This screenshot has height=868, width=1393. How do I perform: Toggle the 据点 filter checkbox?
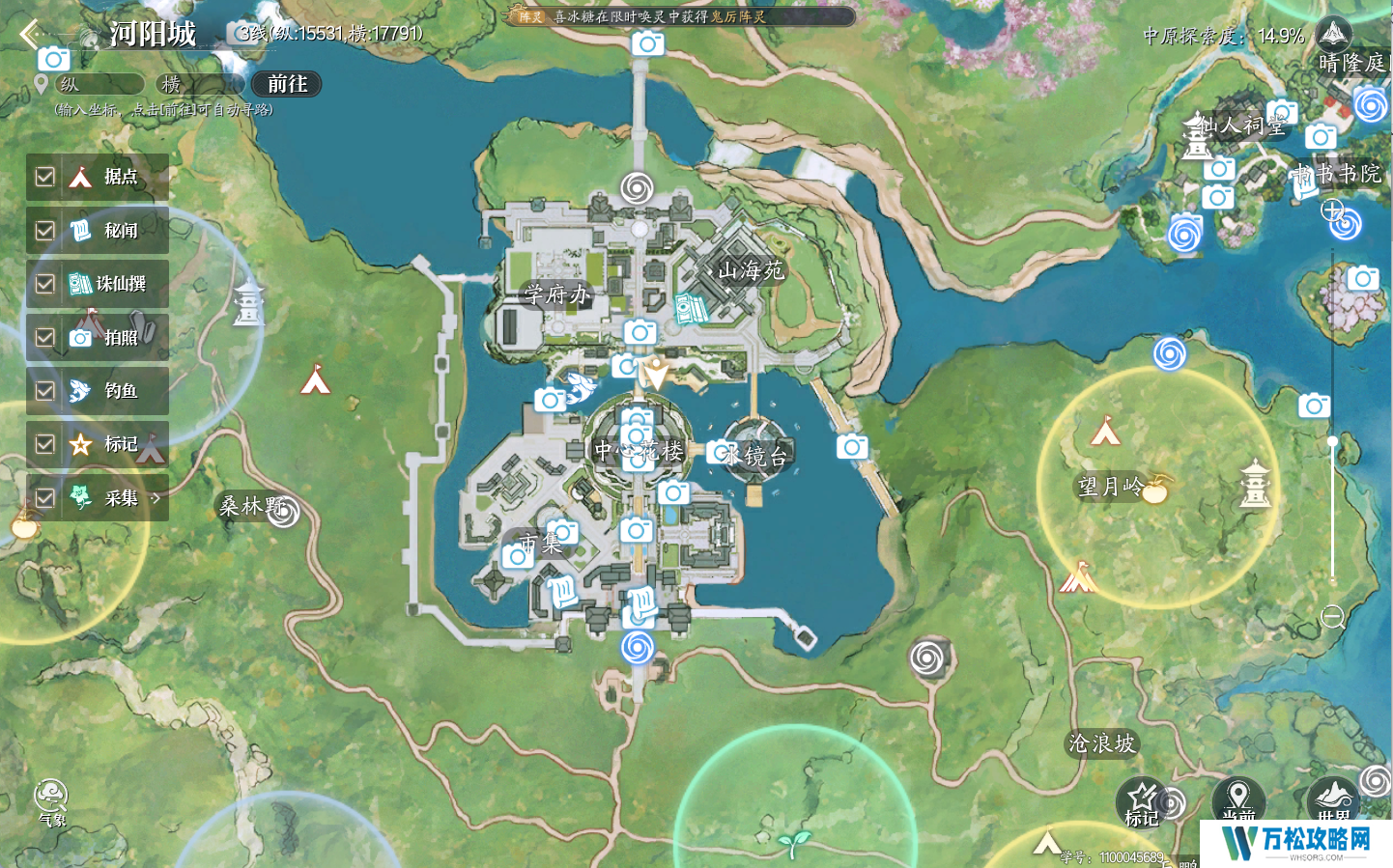[44, 177]
